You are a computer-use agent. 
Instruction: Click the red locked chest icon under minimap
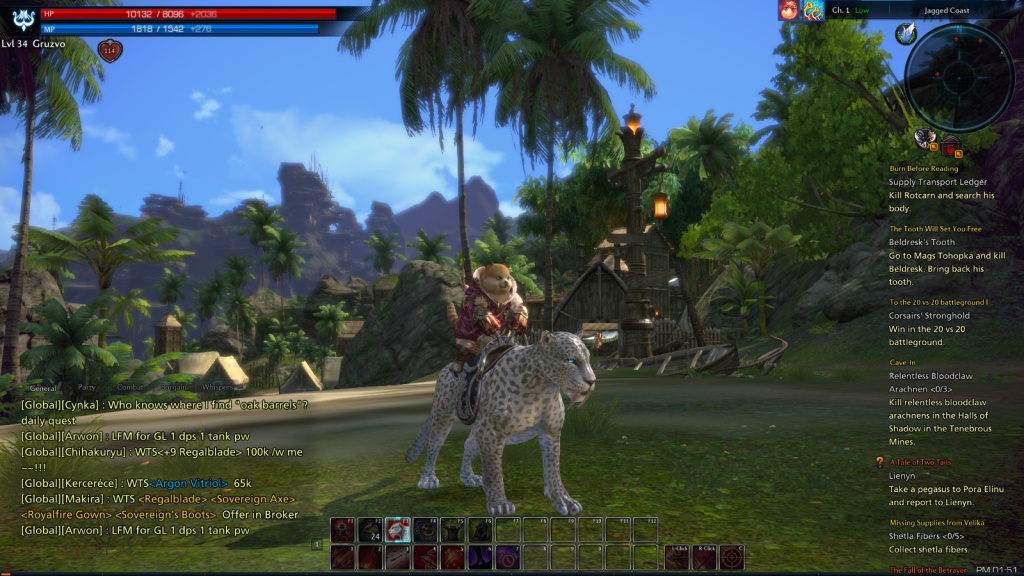pos(949,147)
